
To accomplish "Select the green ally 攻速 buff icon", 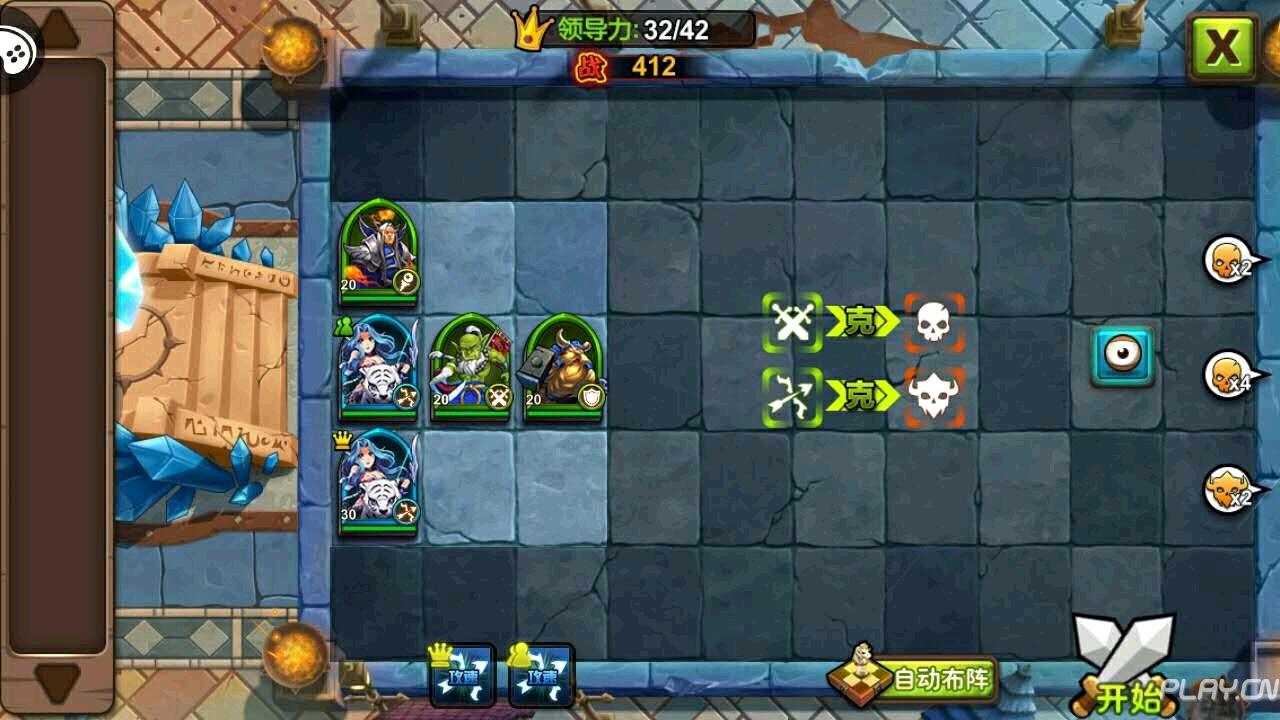I will (x=541, y=673).
